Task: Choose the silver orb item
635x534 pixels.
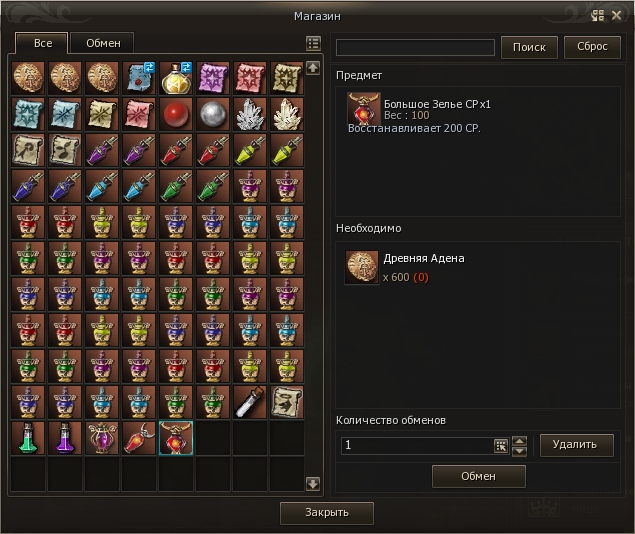Action: tap(212, 114)
